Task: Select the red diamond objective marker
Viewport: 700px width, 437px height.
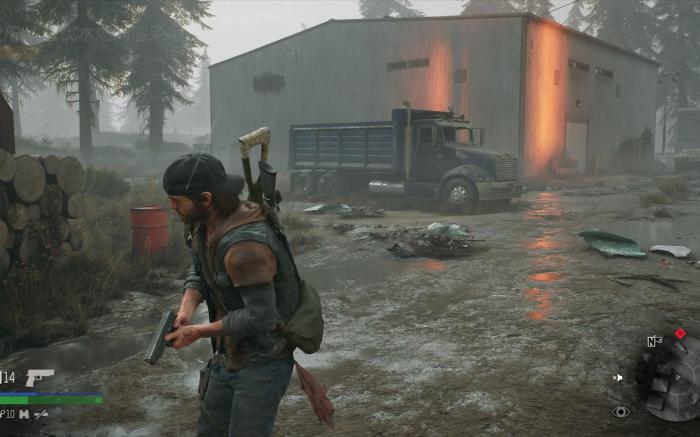Action: [x=680, y=333]
